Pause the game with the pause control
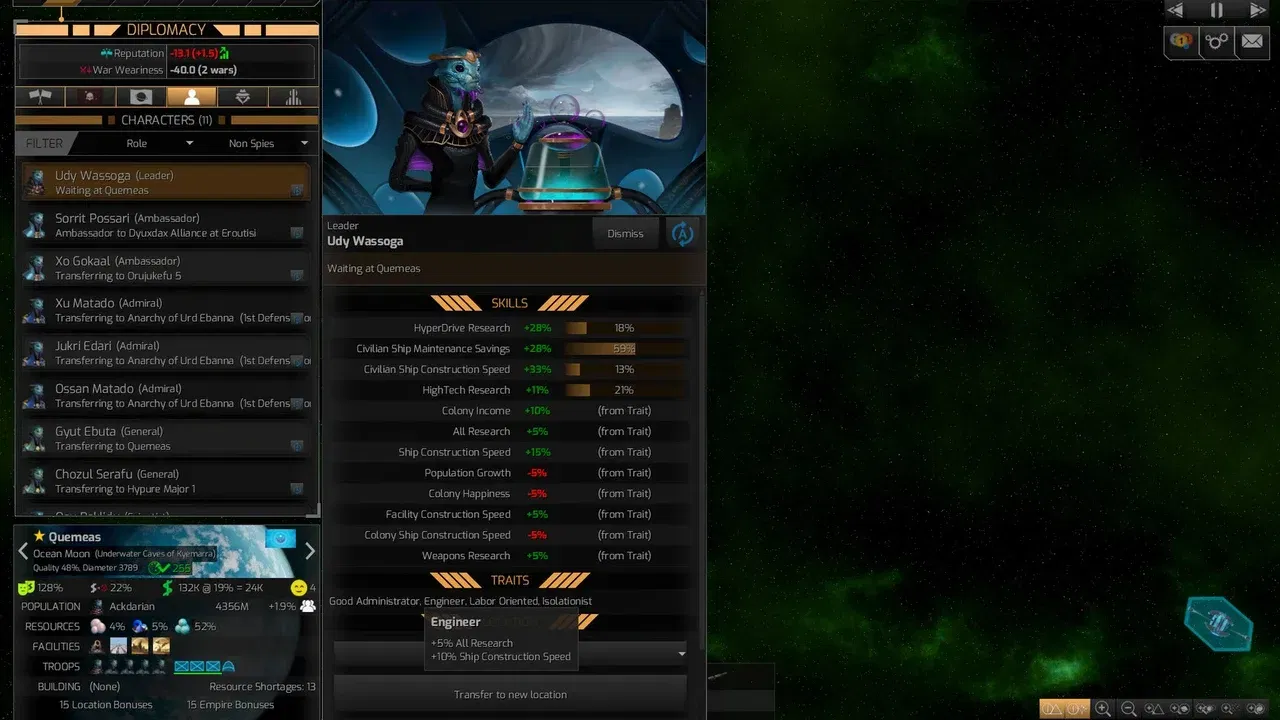Image resolution: width=1280 pixels, height=720 pixels. (x=1215, y=11)
